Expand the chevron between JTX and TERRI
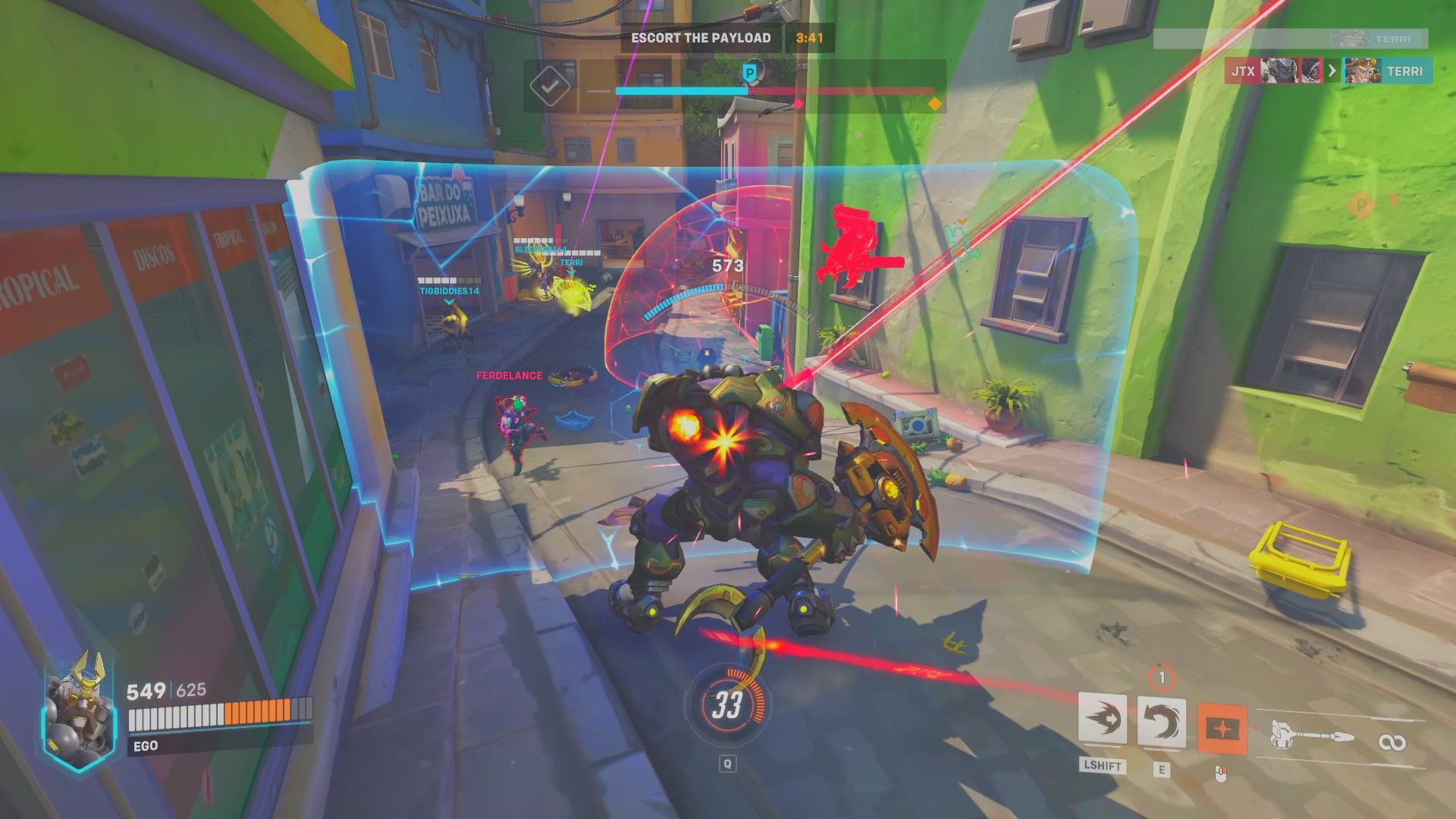Viewport: 1456px width, 819px height. [1332, 70]
